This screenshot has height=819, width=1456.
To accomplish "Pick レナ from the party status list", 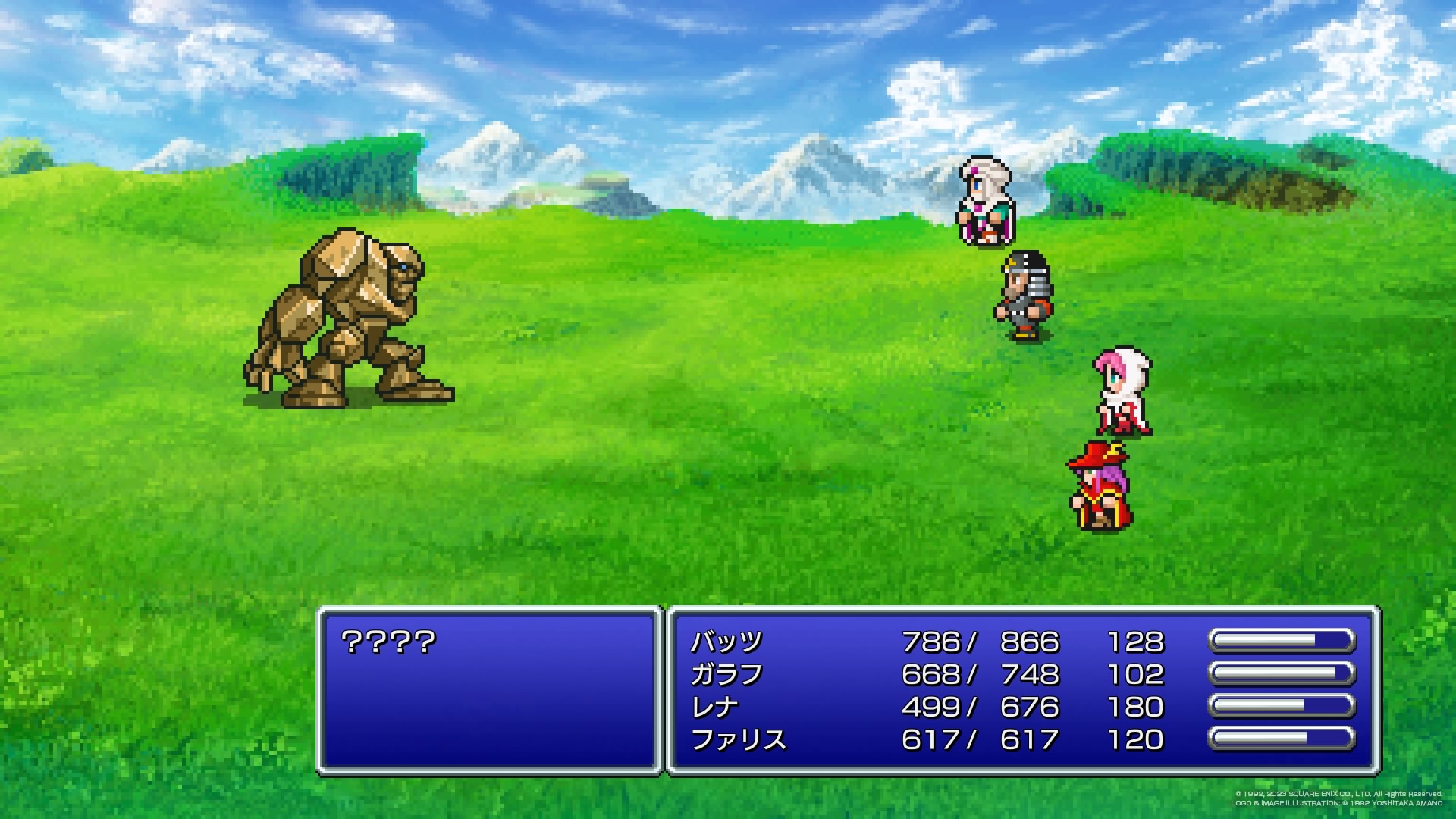I will [x=715, y=708].
